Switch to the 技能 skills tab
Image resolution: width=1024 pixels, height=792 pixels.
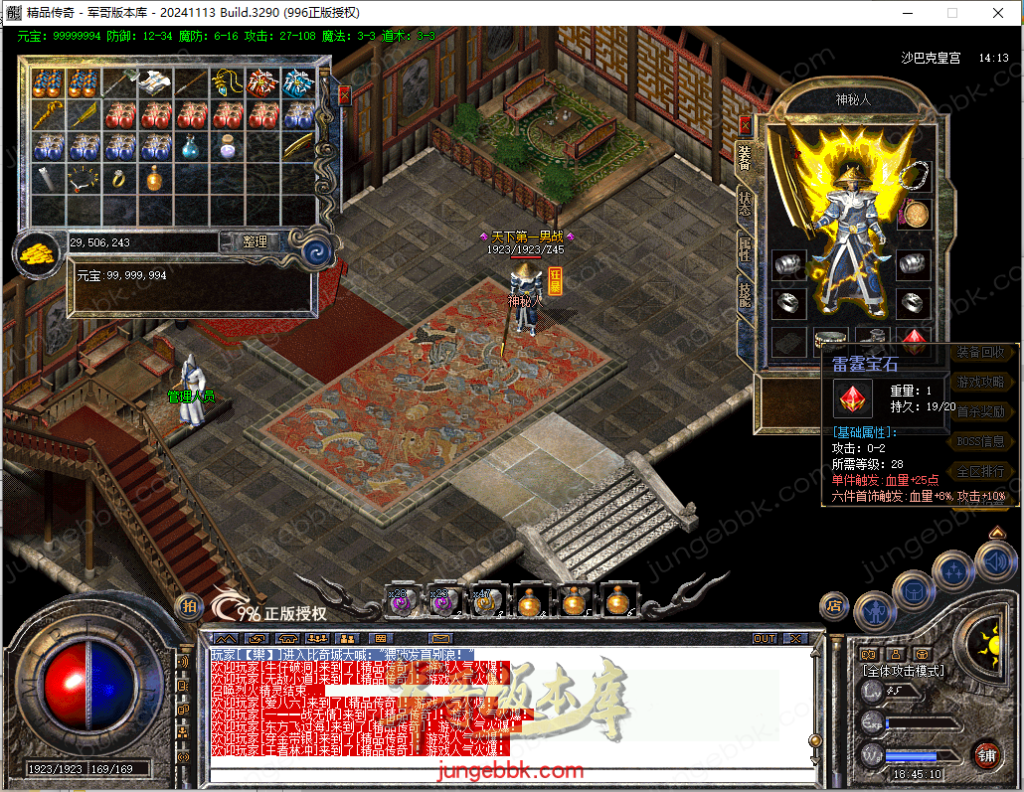coord(744,295)
